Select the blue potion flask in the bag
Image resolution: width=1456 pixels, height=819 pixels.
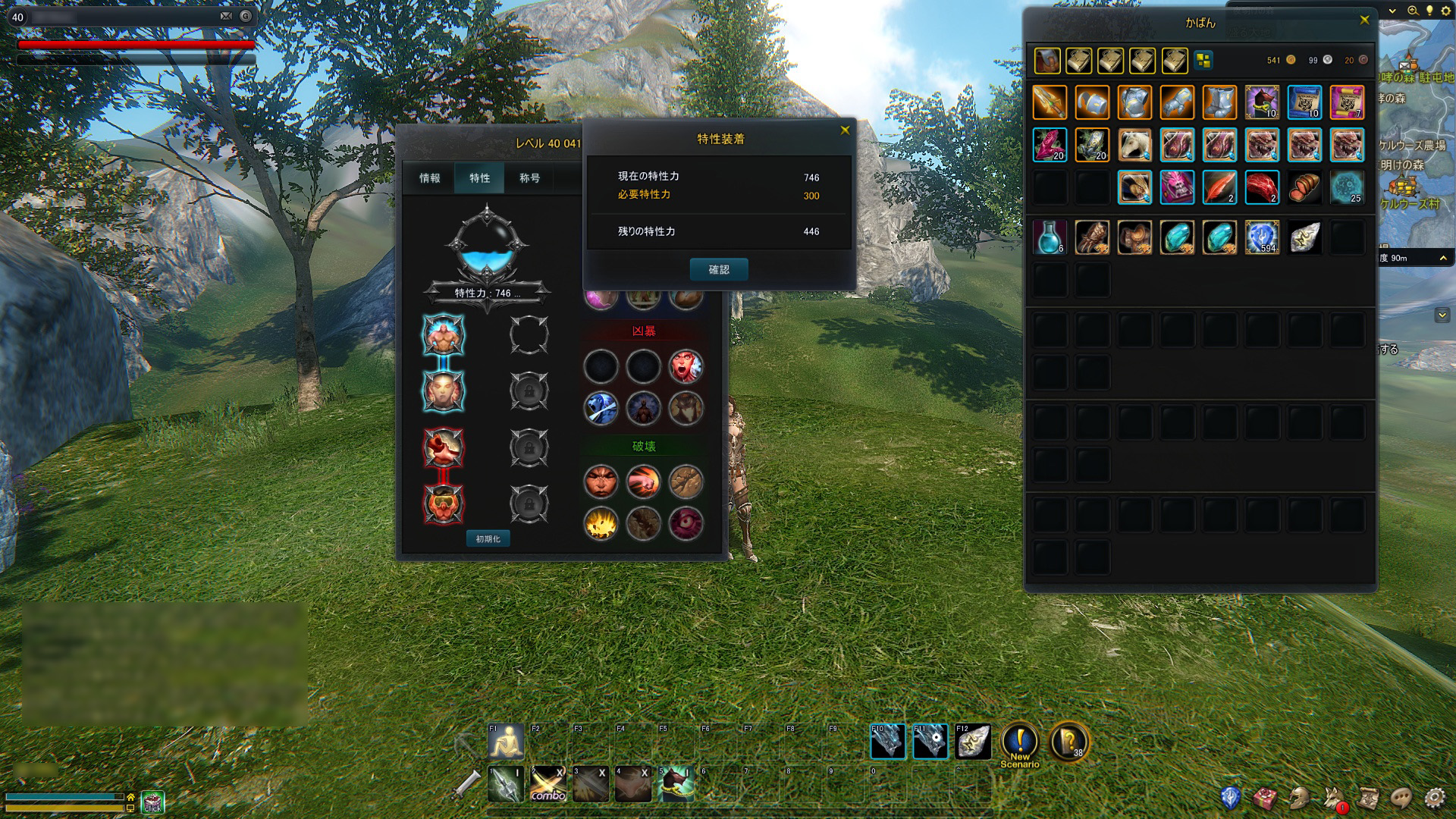point(1050,237)
